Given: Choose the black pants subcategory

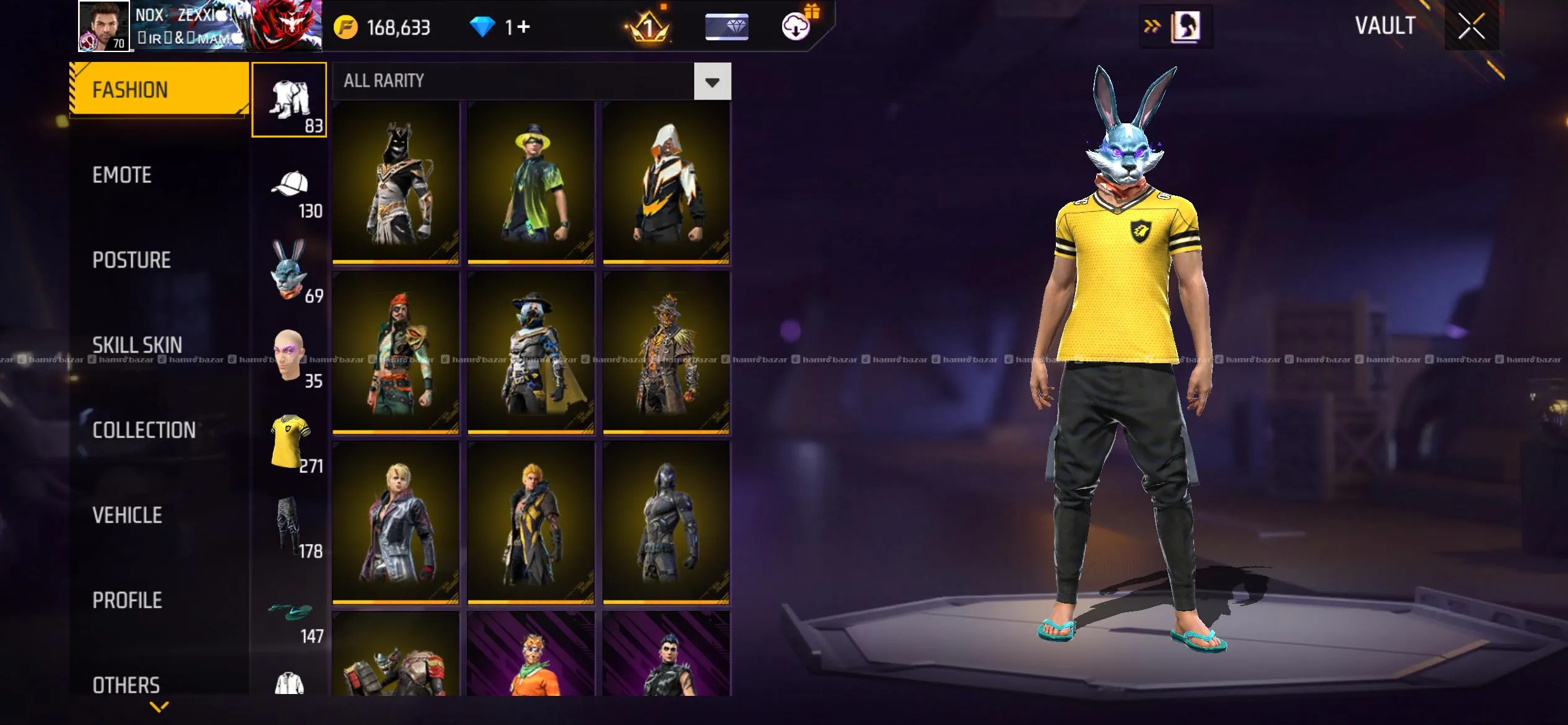Looking at the screenshot, I should [290, 527].
